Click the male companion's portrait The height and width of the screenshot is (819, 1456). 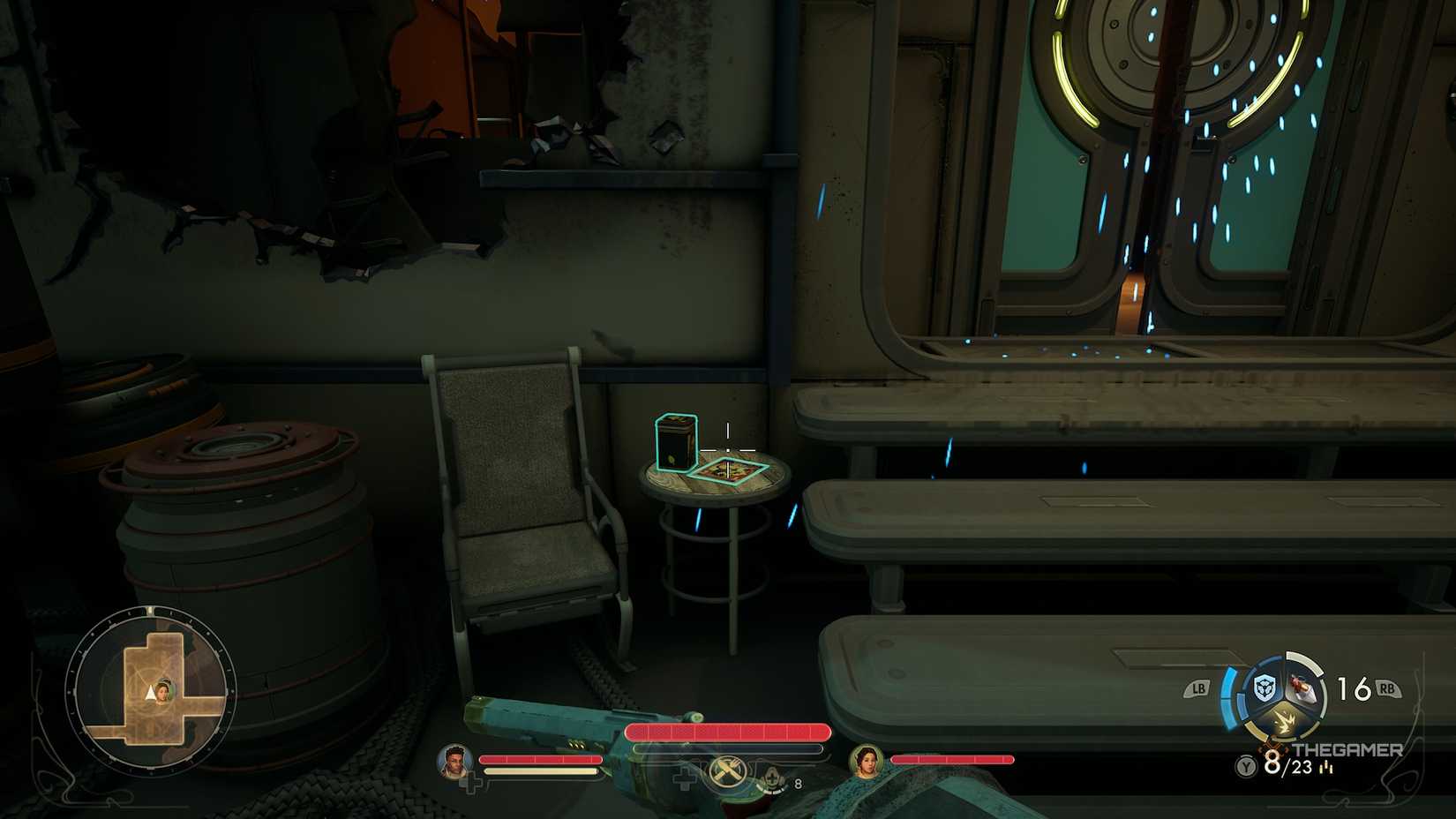pyautogui.click(x=453, y=759)
